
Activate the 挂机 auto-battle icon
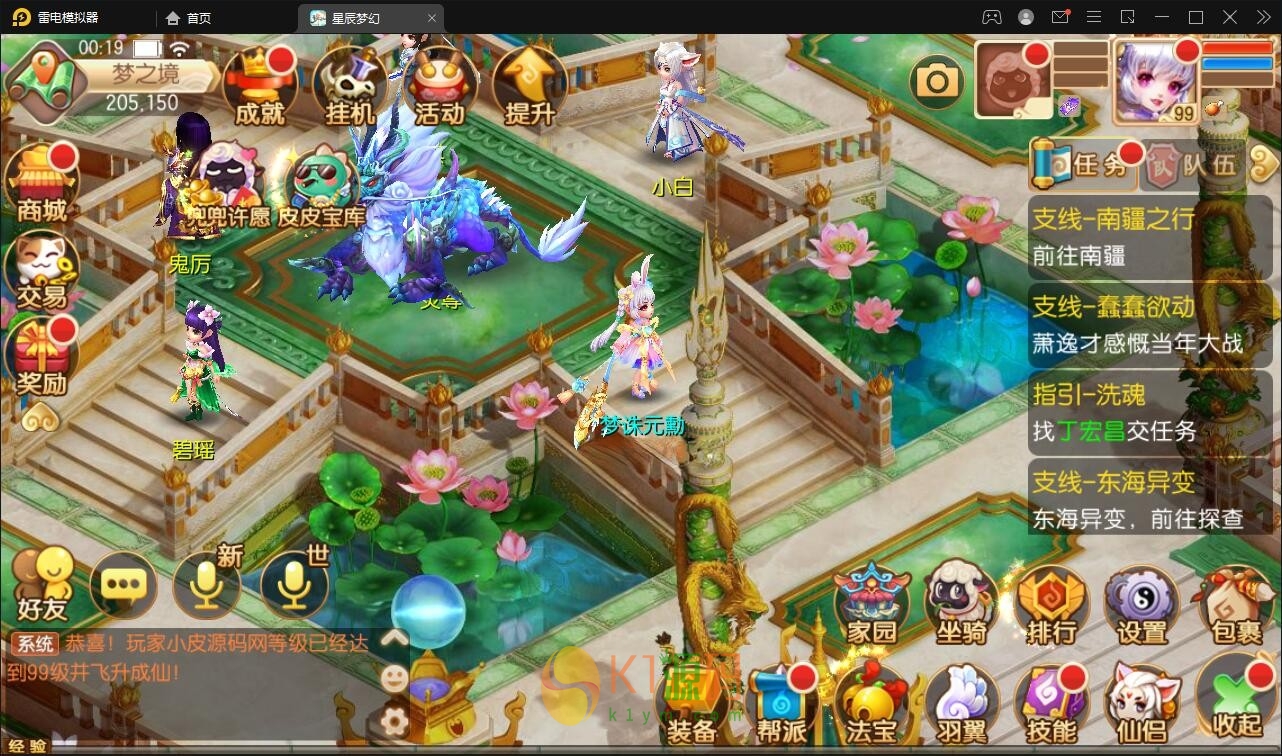[350, 86]
